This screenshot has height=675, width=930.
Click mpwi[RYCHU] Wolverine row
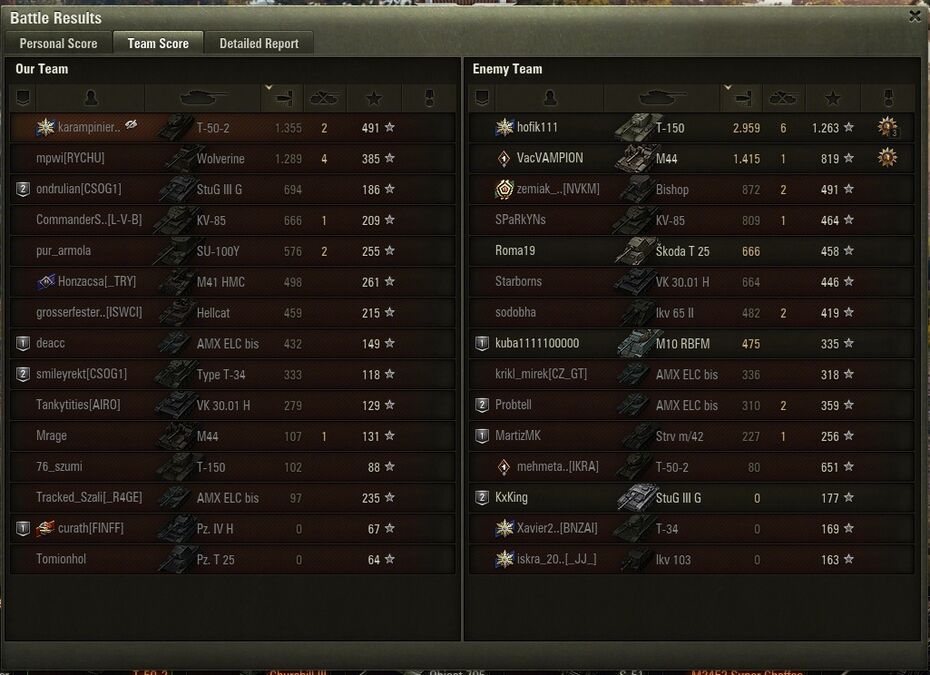(x=232, y=158)
